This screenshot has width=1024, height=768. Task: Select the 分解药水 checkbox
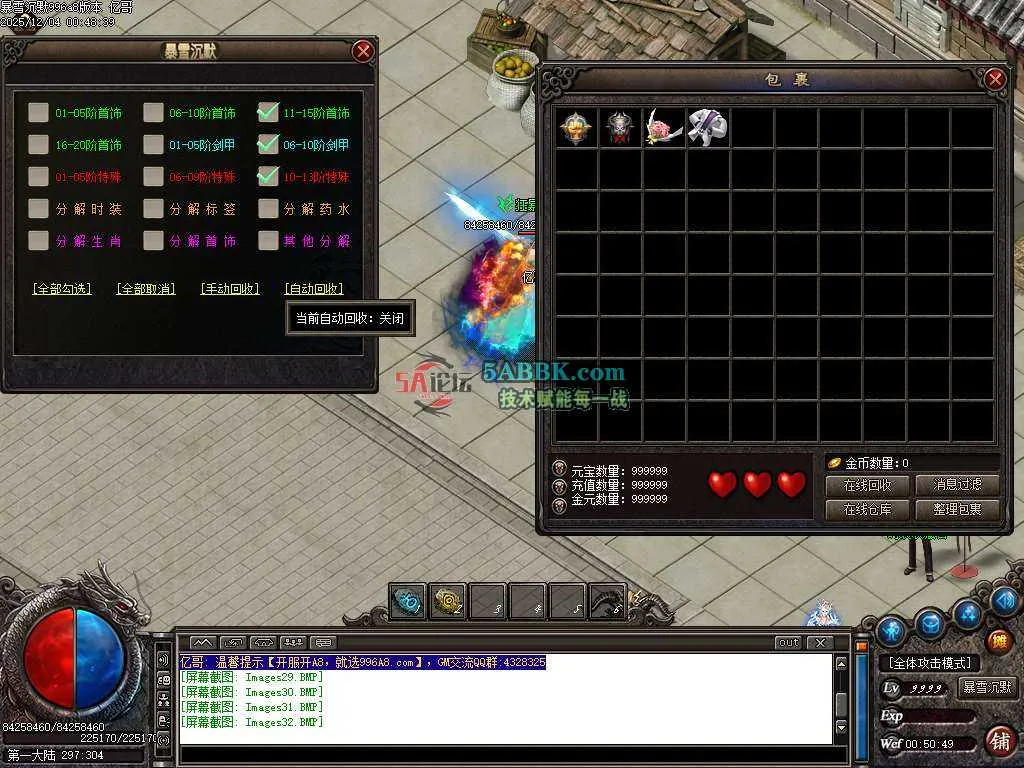(267, 209)
